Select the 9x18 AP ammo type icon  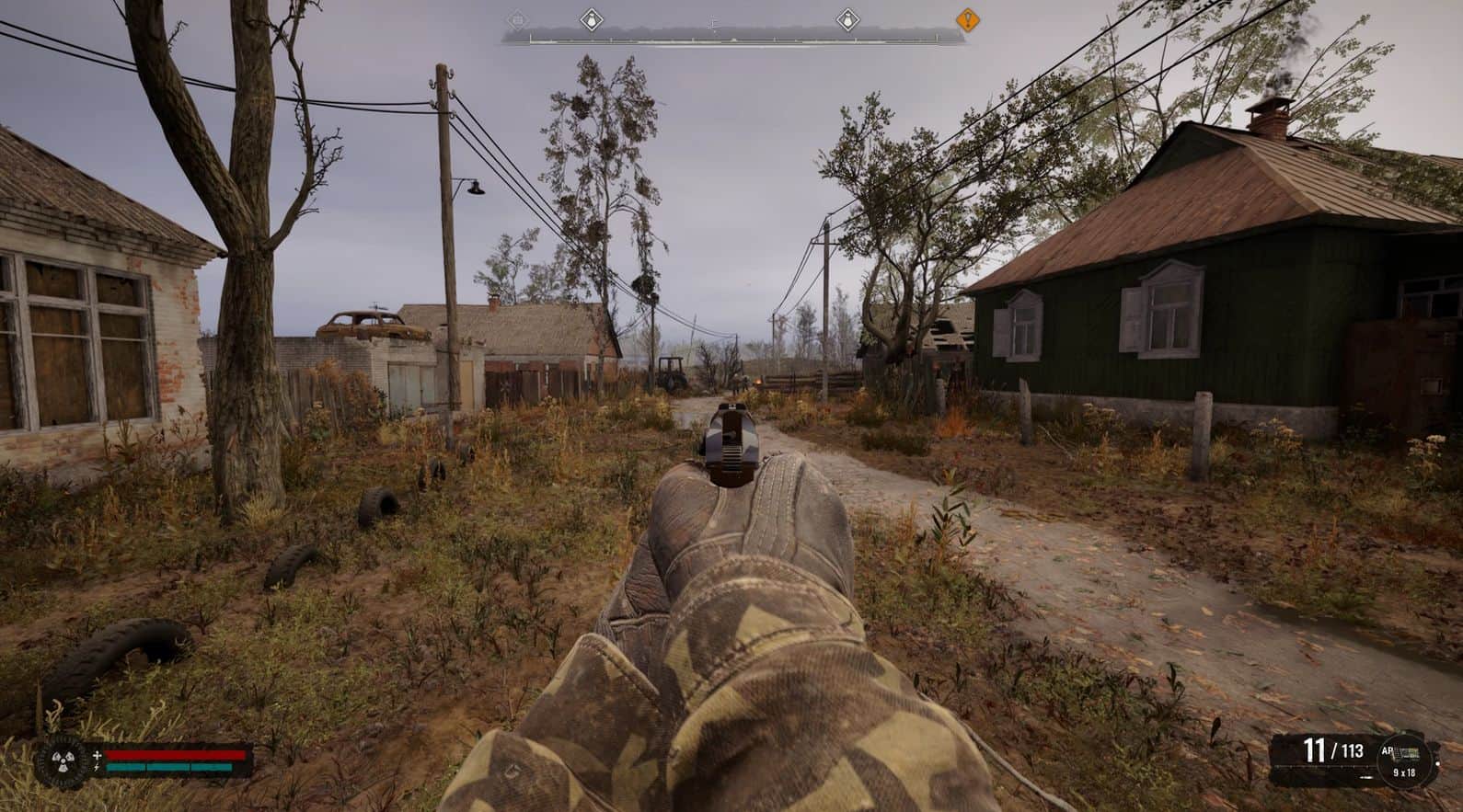1404,755
